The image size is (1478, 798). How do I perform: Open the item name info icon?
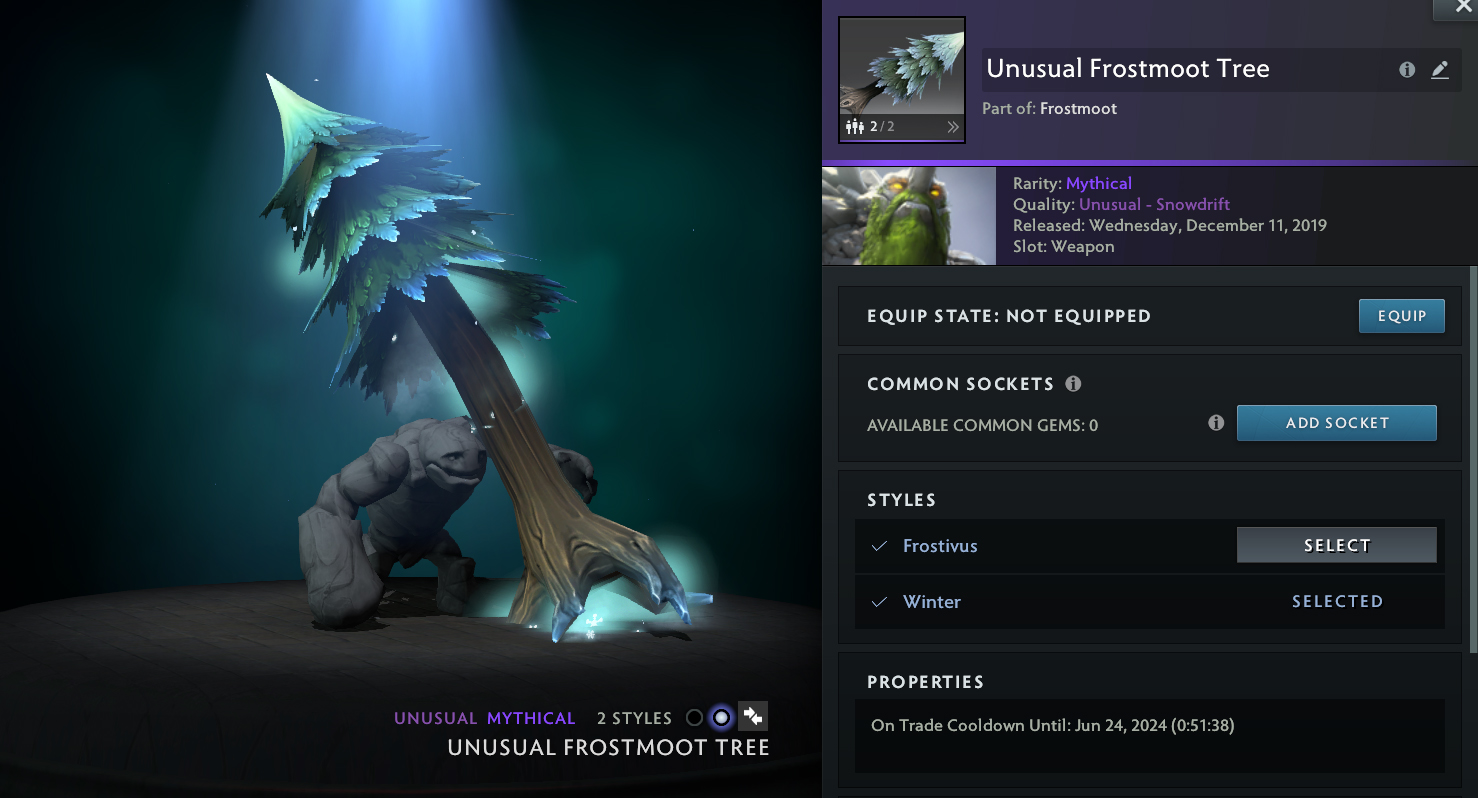point(1407,70)
